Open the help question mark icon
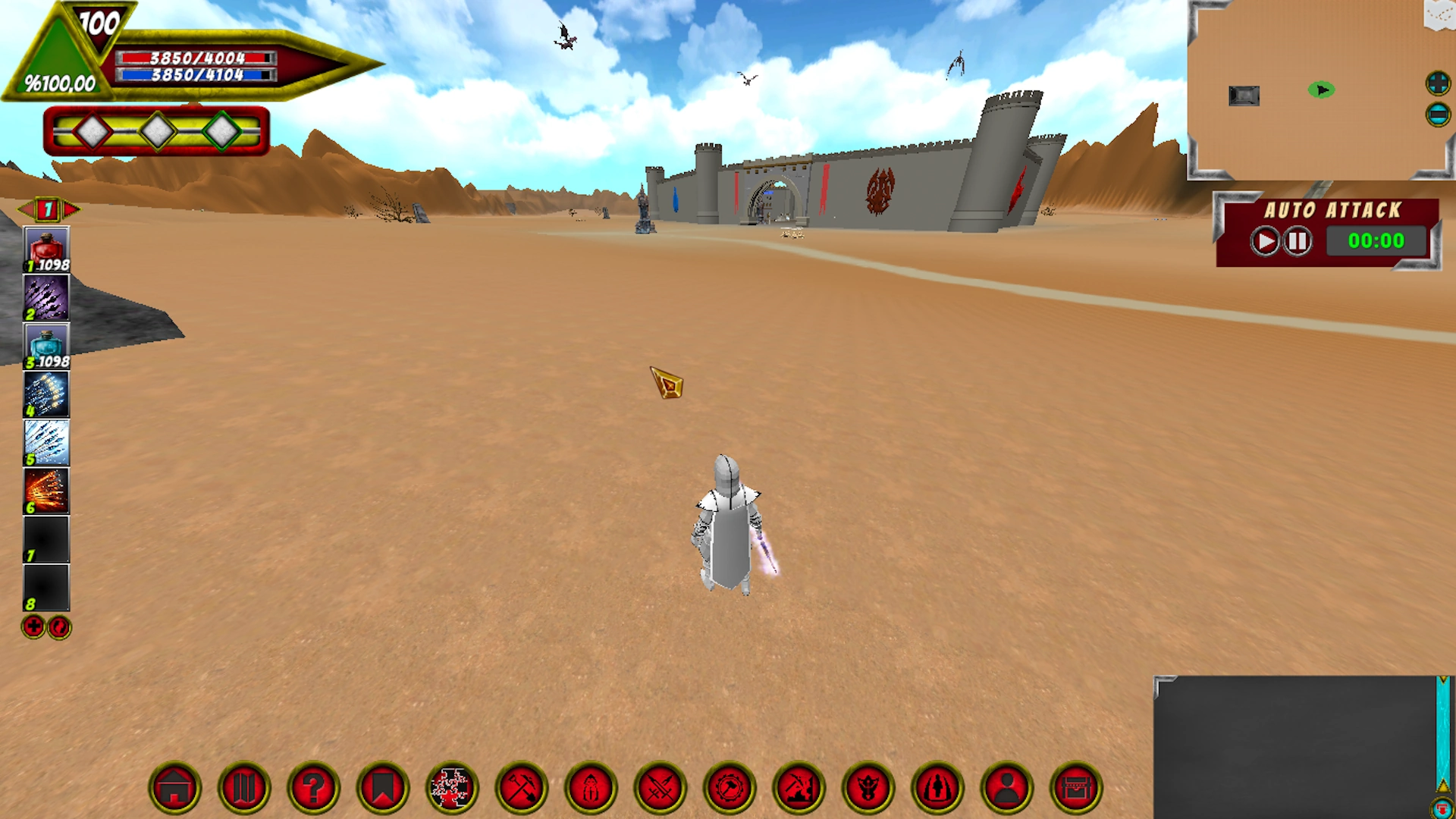This screenshot has height=819, width=1456. click(x=312, y=787)
